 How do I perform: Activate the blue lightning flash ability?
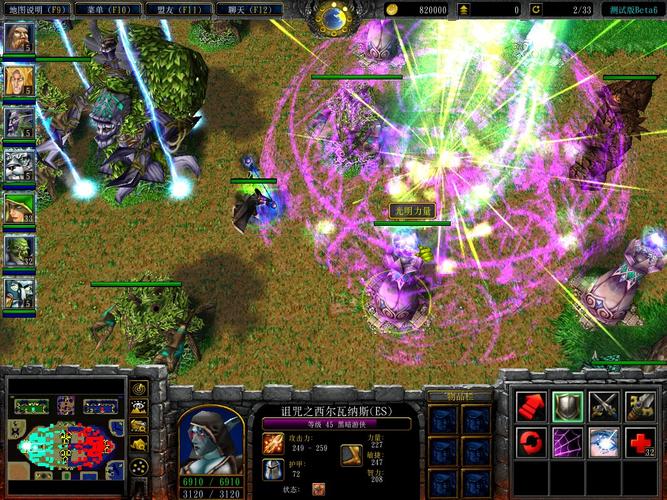coord(603,440)
